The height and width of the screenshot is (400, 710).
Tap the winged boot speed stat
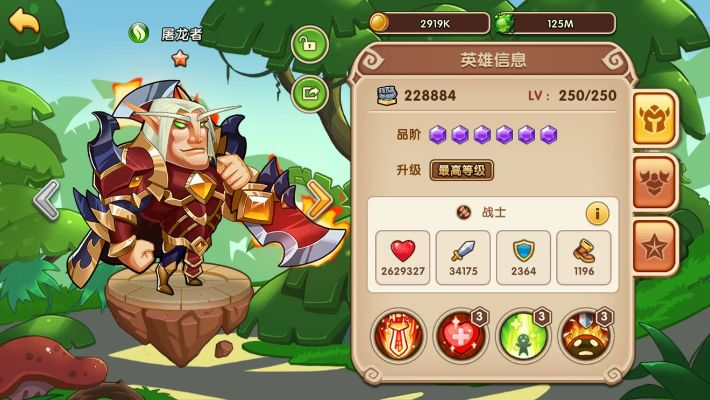[582, 258]
